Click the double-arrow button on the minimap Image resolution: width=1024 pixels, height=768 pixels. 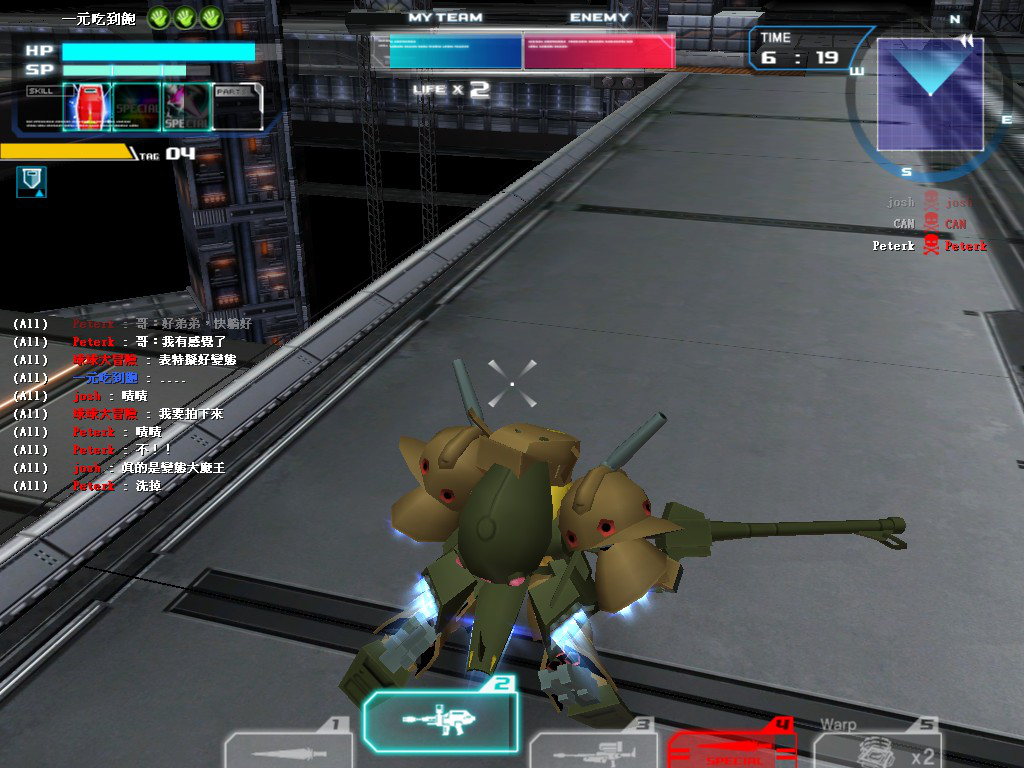pyautogui.click(x=965, y=41)
